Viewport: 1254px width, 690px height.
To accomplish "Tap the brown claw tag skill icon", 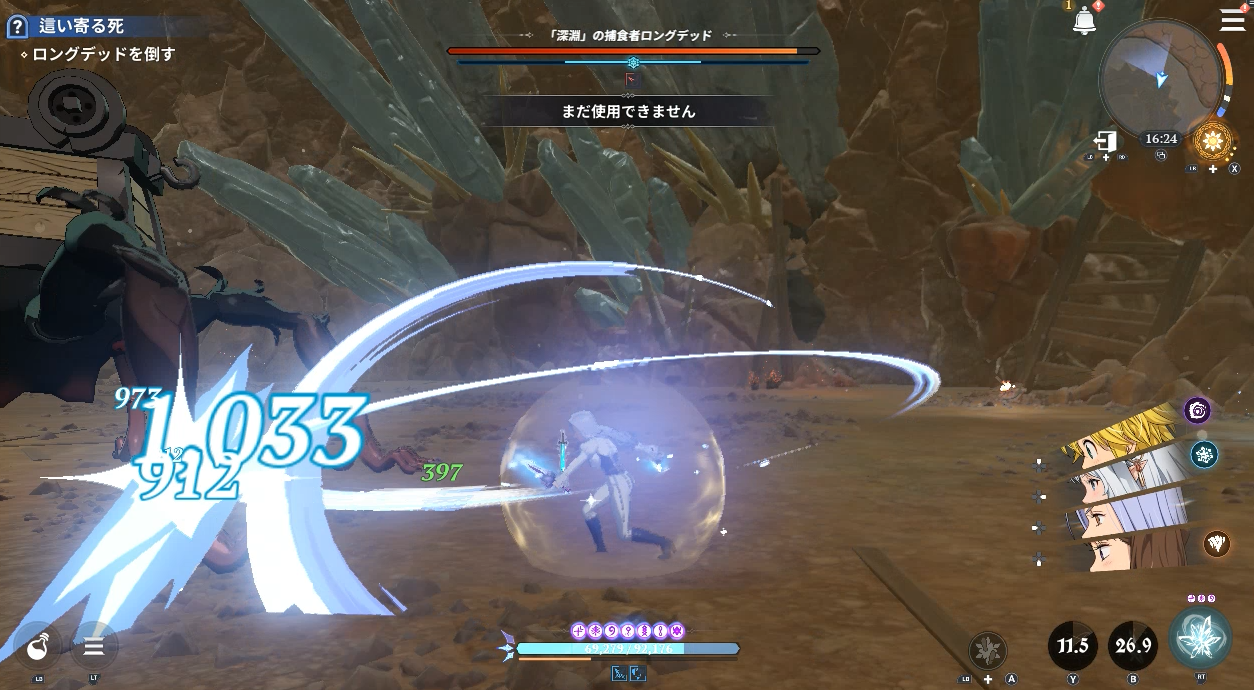I will coord(1216,543).
